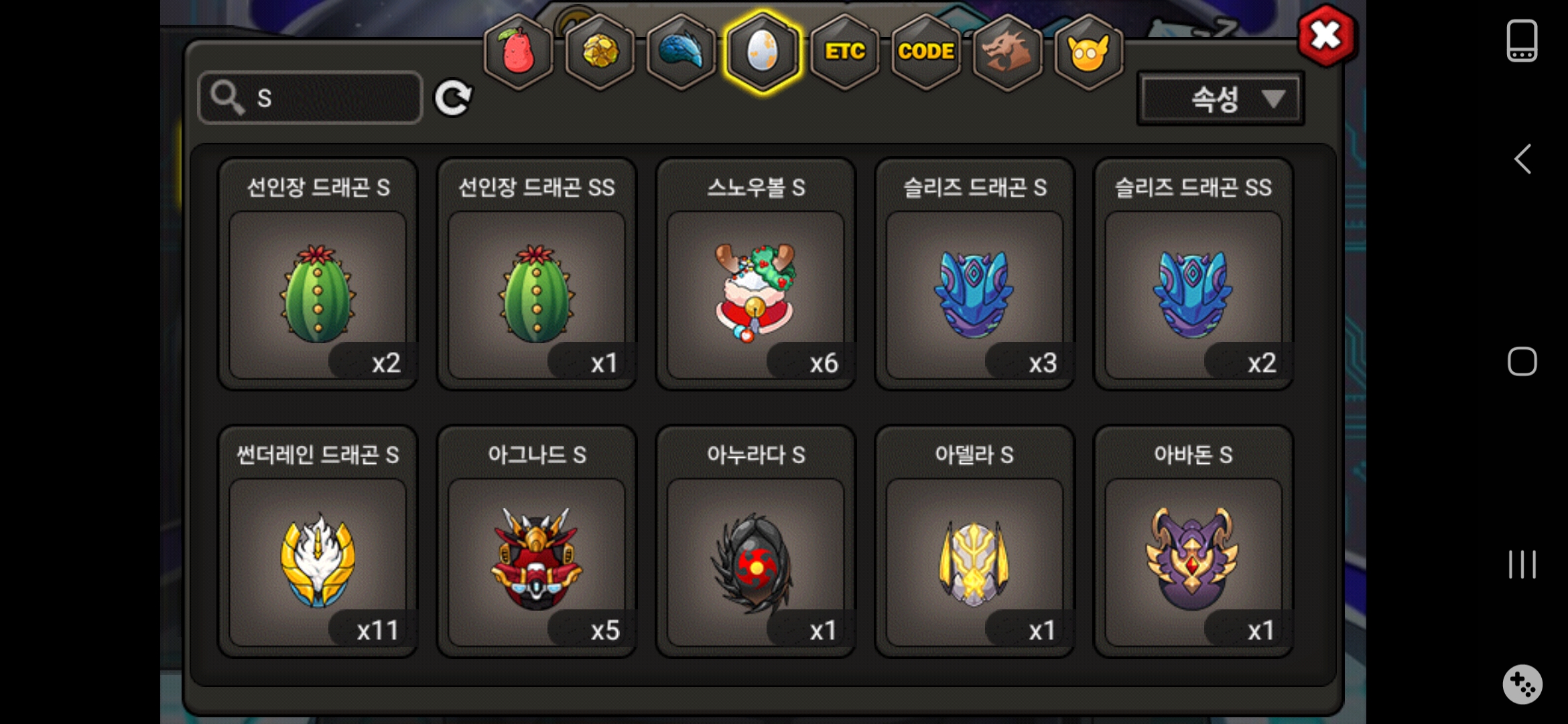Switch to the red fruit food tab
The width and height of the screenshot is (1568, 724).
[518, 52]
